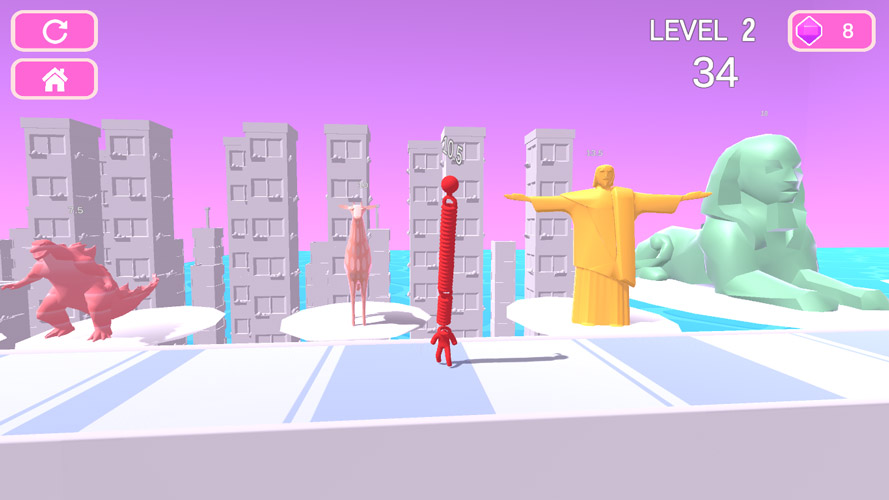Go to the home screen

(54, 79)
